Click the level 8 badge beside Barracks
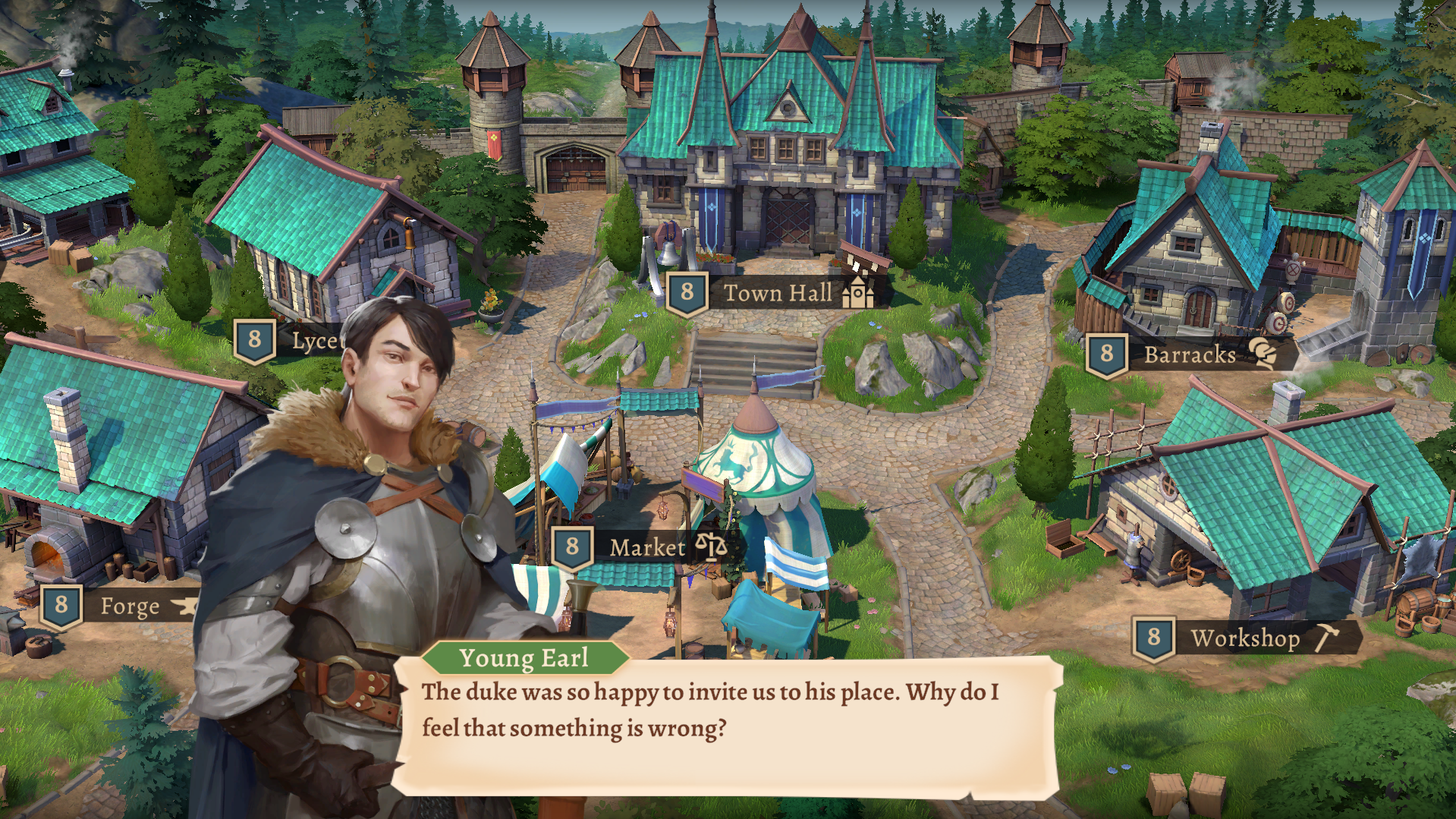This screenshot has width=1456, height=819. pos(1106,354)
